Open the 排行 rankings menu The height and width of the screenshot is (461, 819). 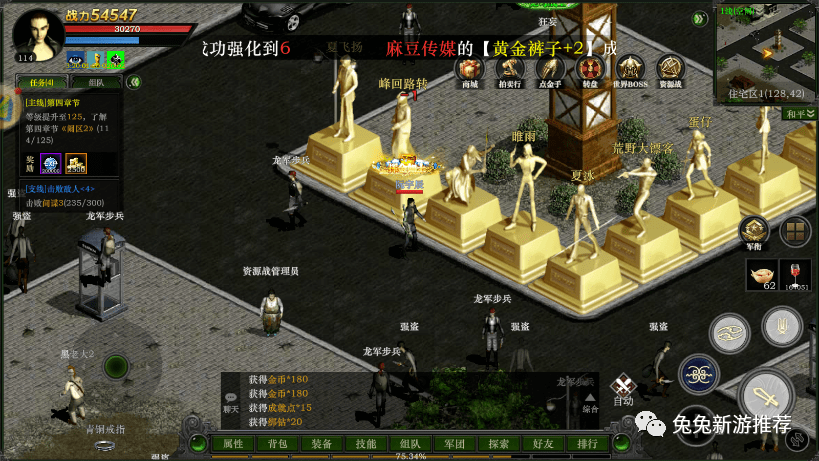point(588,444)
